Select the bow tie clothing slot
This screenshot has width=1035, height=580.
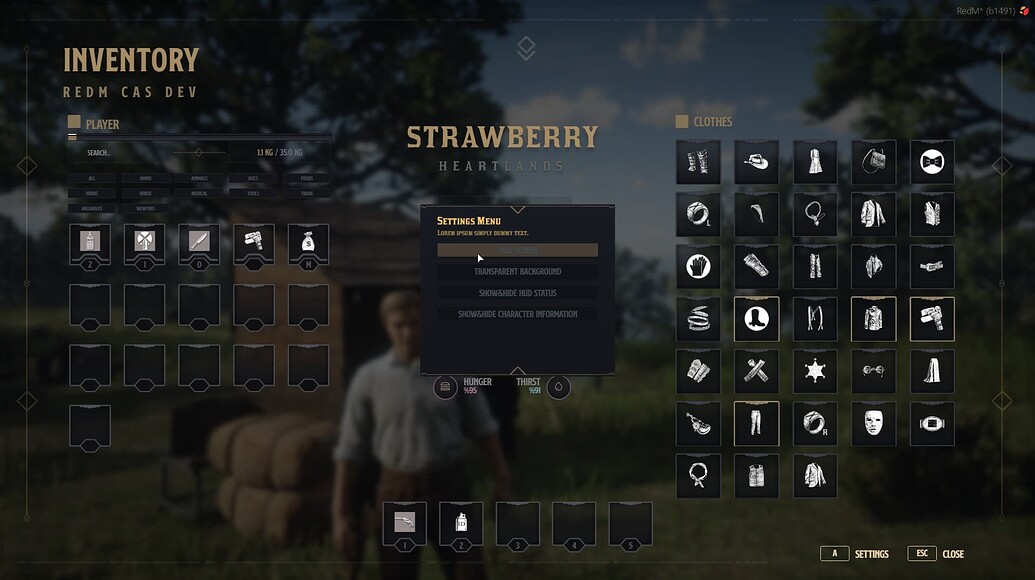tap(932, 161)
